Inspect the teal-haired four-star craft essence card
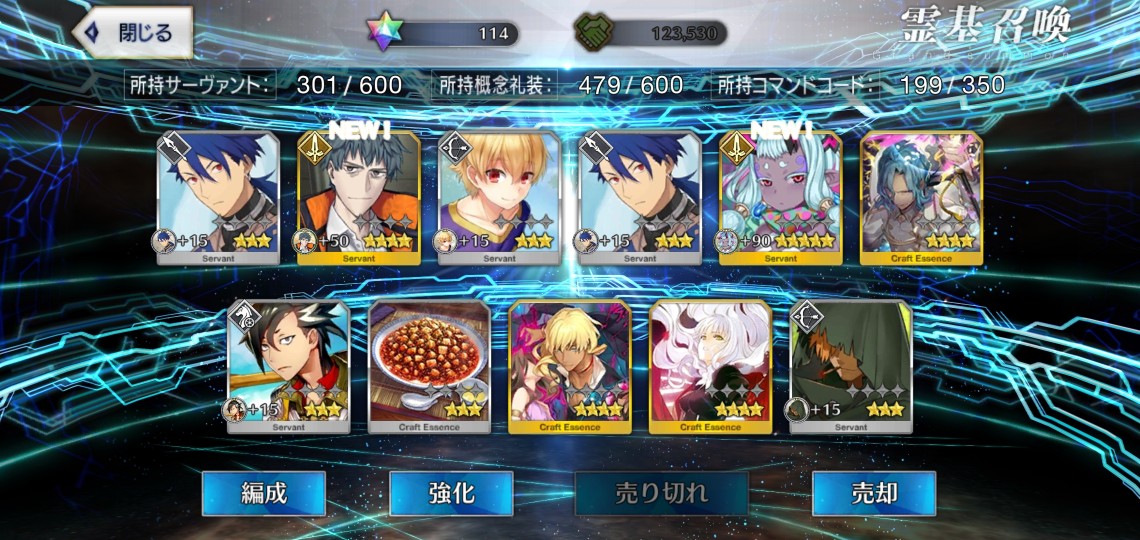Screen dimensions: 1140x540 [x=921, y=197]
